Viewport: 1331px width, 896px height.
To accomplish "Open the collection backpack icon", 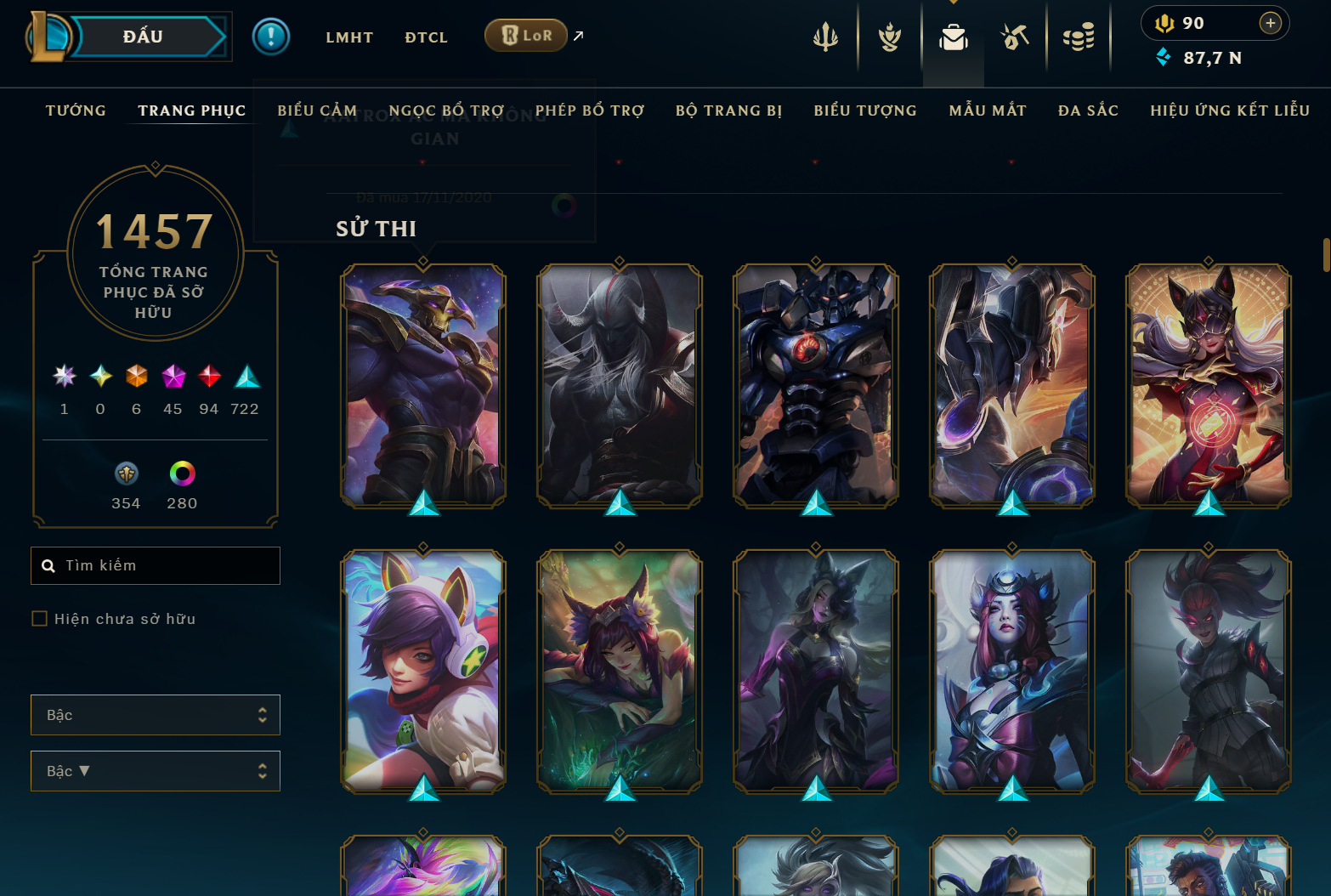I will click(x=953, y=37).
